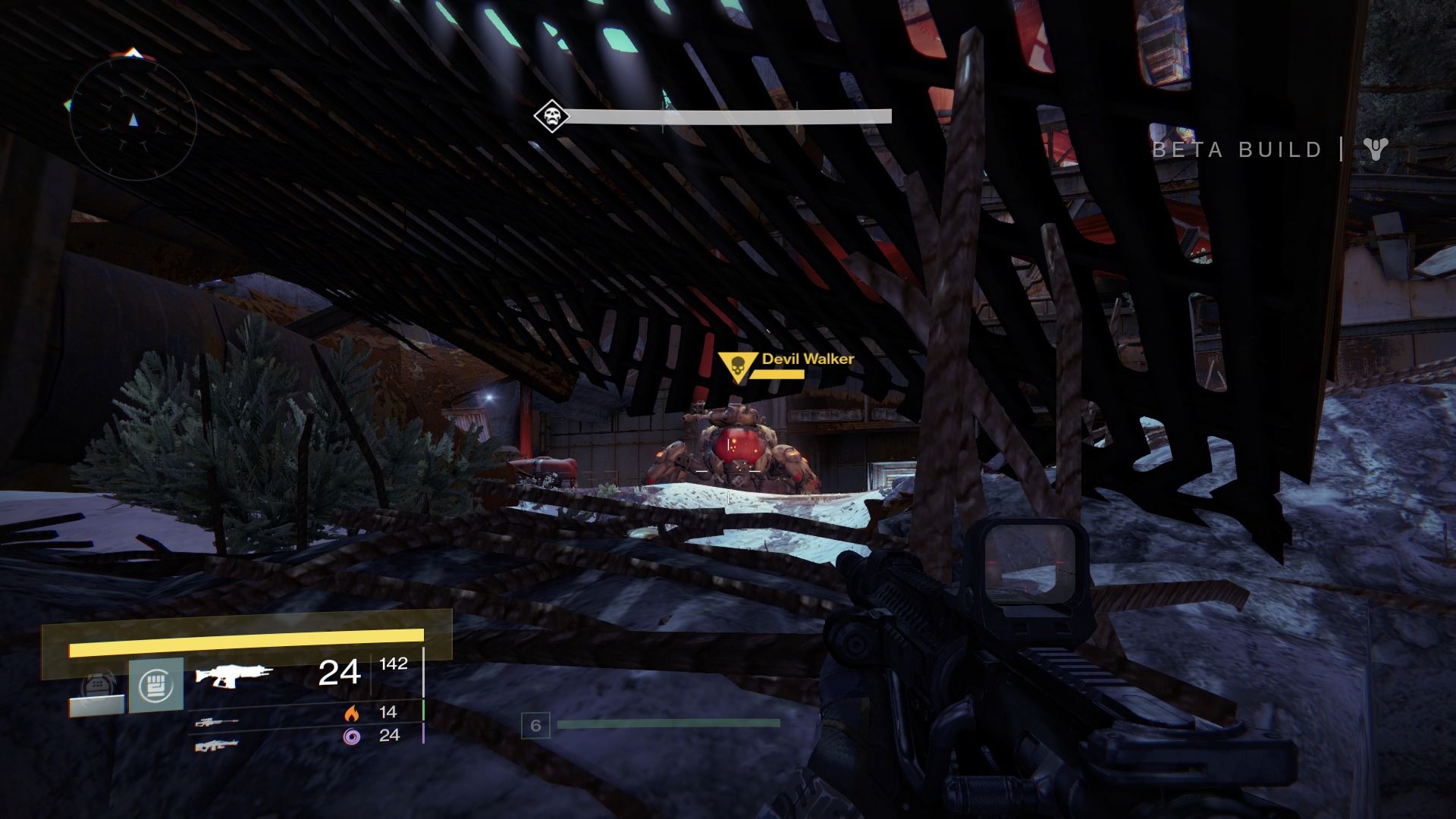Toggle the radar compass display
The image size is (1456, 819).
[133, 119]
